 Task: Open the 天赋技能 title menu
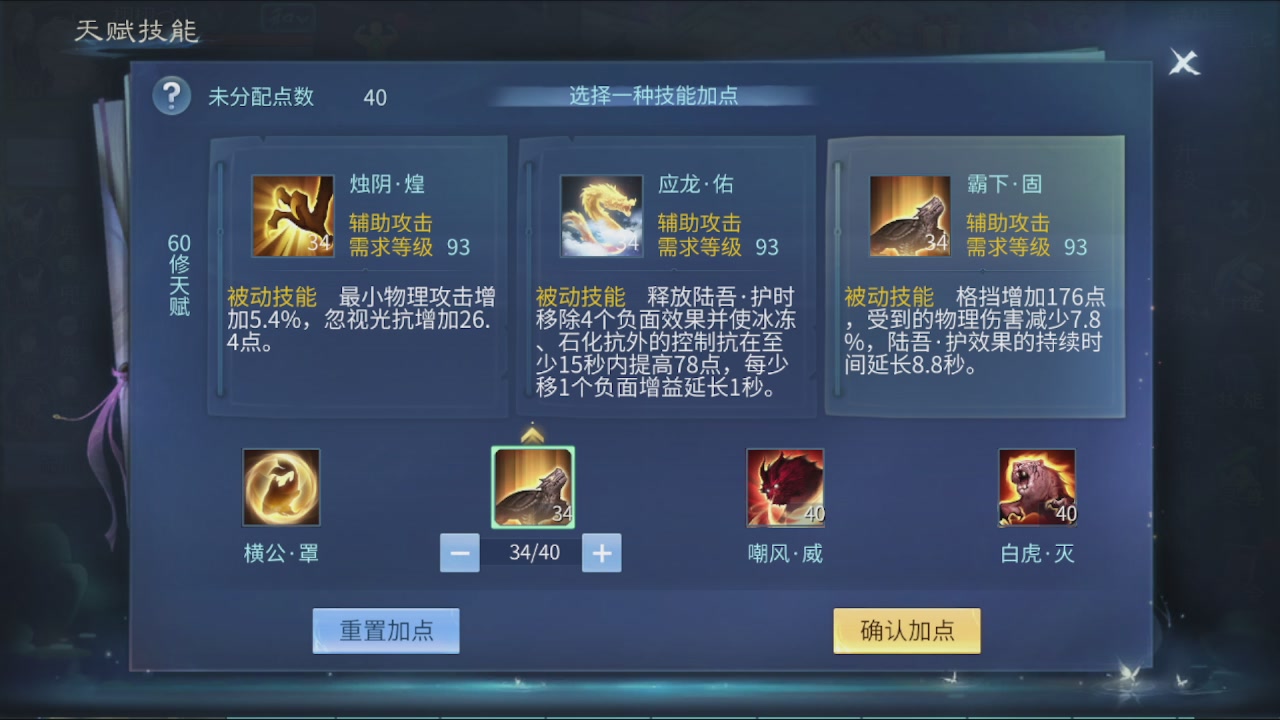[134, 31]
